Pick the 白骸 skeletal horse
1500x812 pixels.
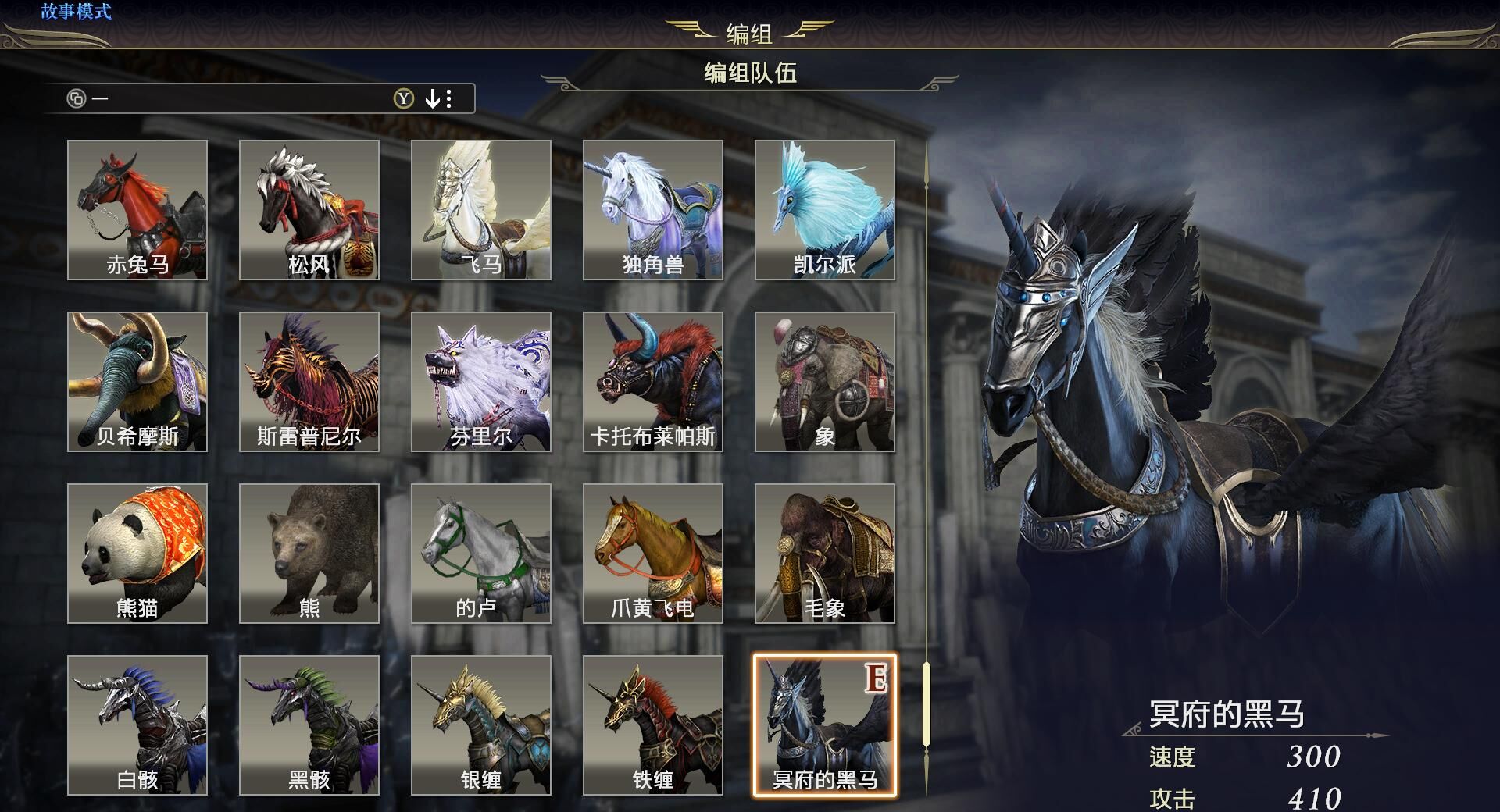coord(137,725)
